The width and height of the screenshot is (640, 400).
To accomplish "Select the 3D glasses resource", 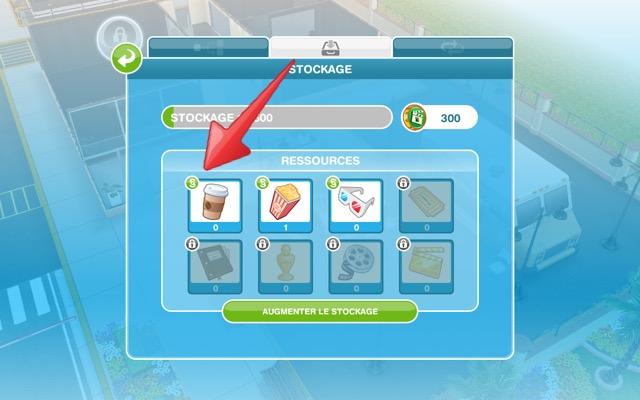I will (355, 204).
